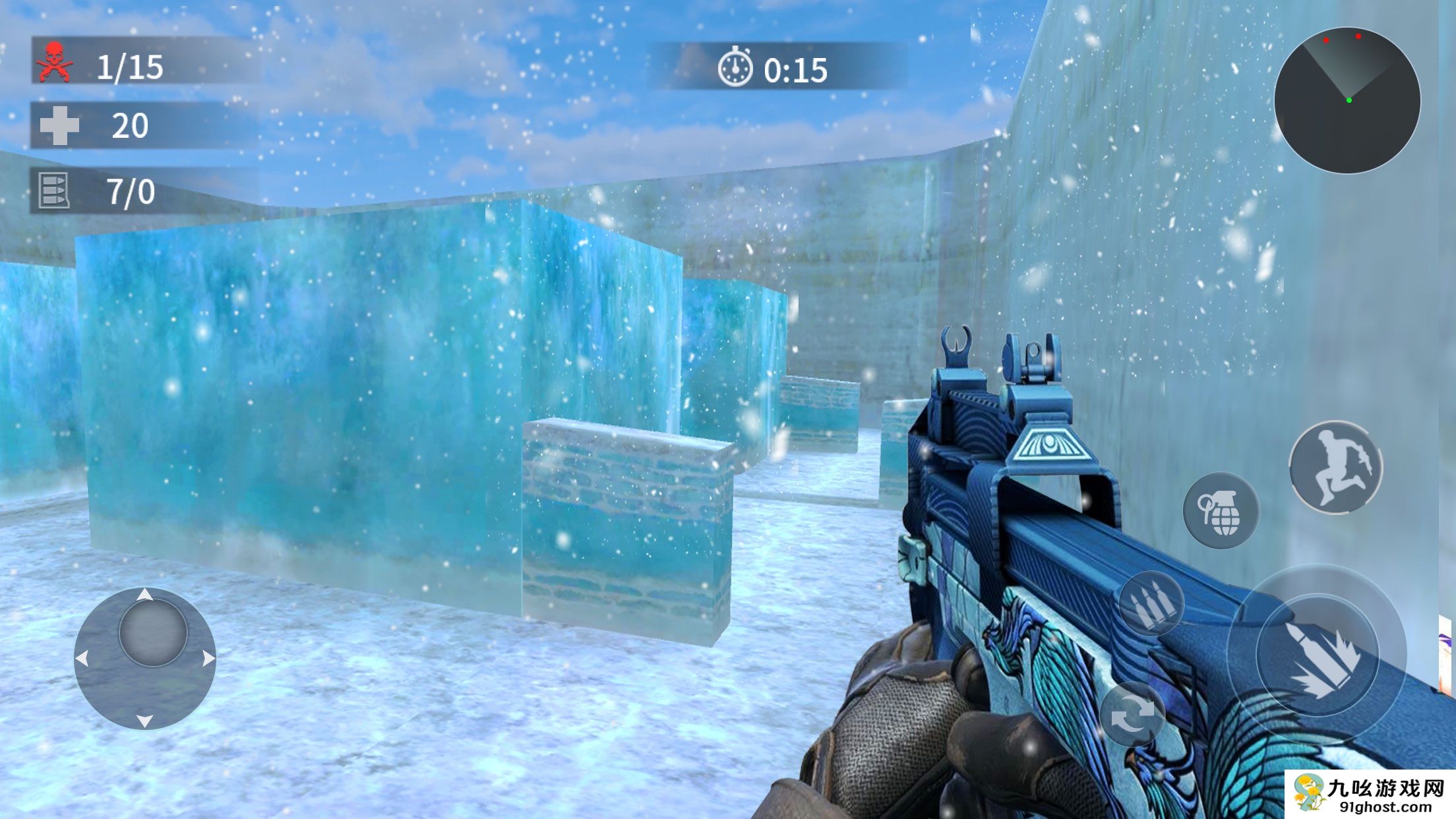Tap the fire bullet button
Viewport: 1456px width, 819px height.
pyautogui.click(x=1318, y=655)
